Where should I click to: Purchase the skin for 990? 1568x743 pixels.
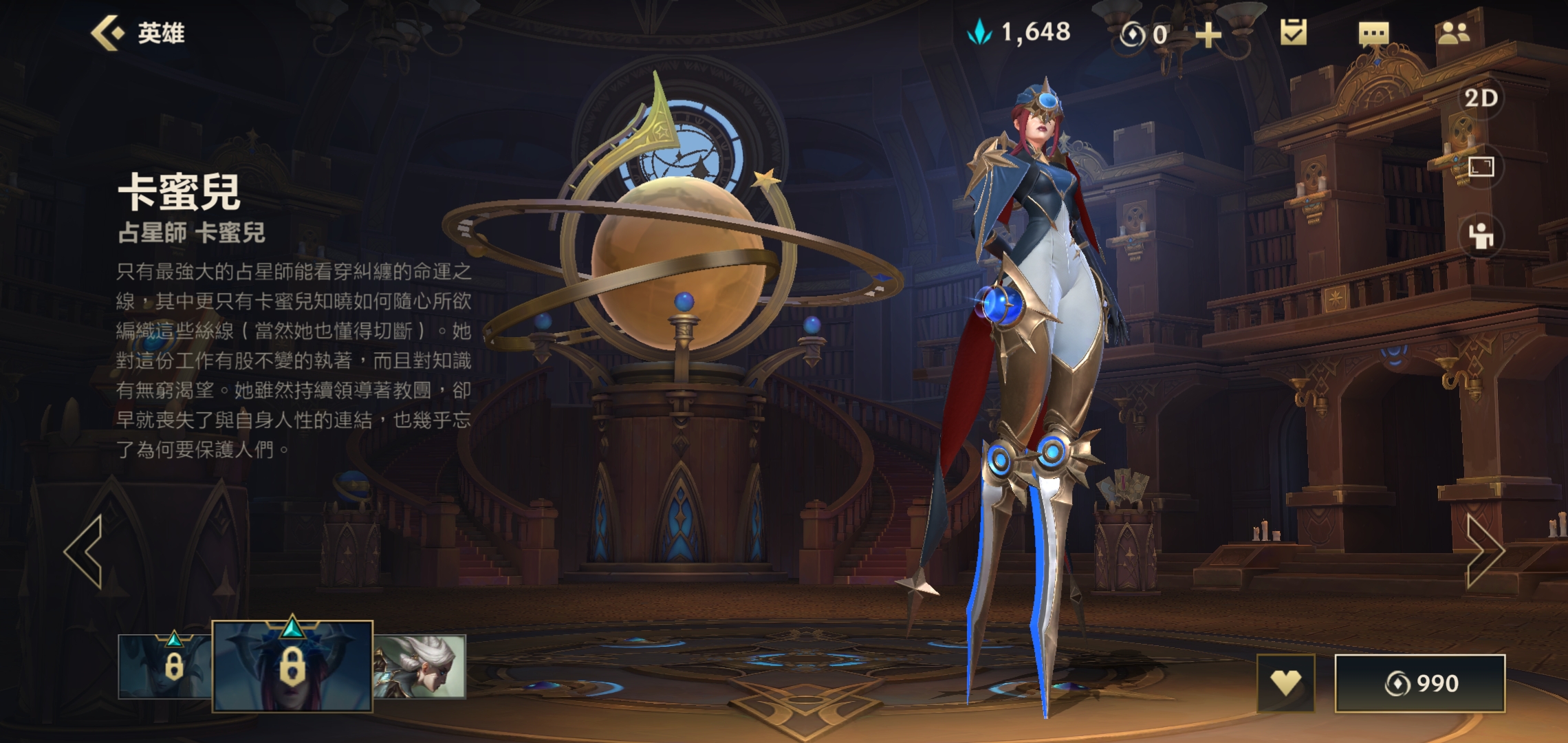coord(1420,682)
